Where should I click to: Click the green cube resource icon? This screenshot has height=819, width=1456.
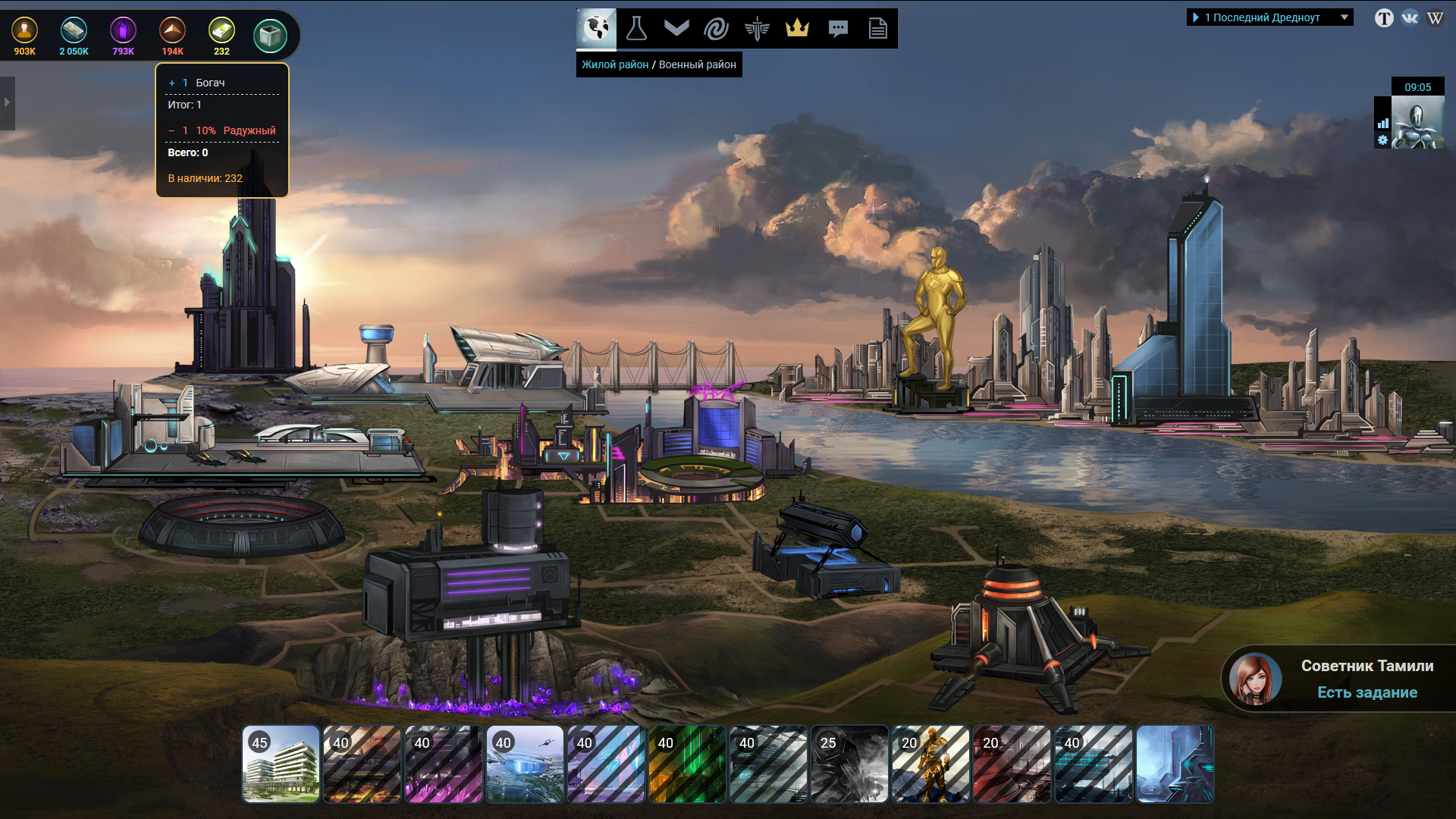tap(270, 35)
